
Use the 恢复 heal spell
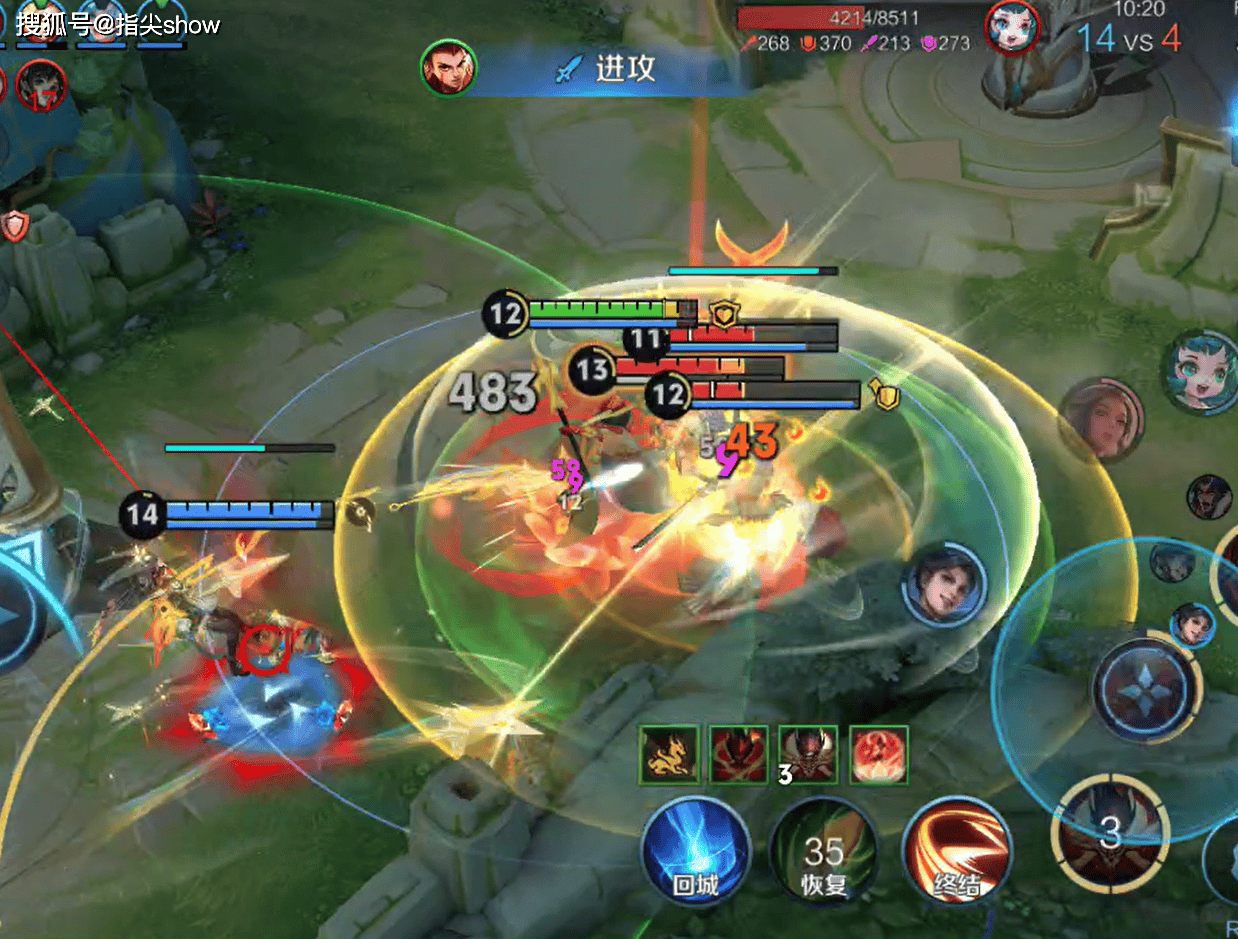coord(823,849)
